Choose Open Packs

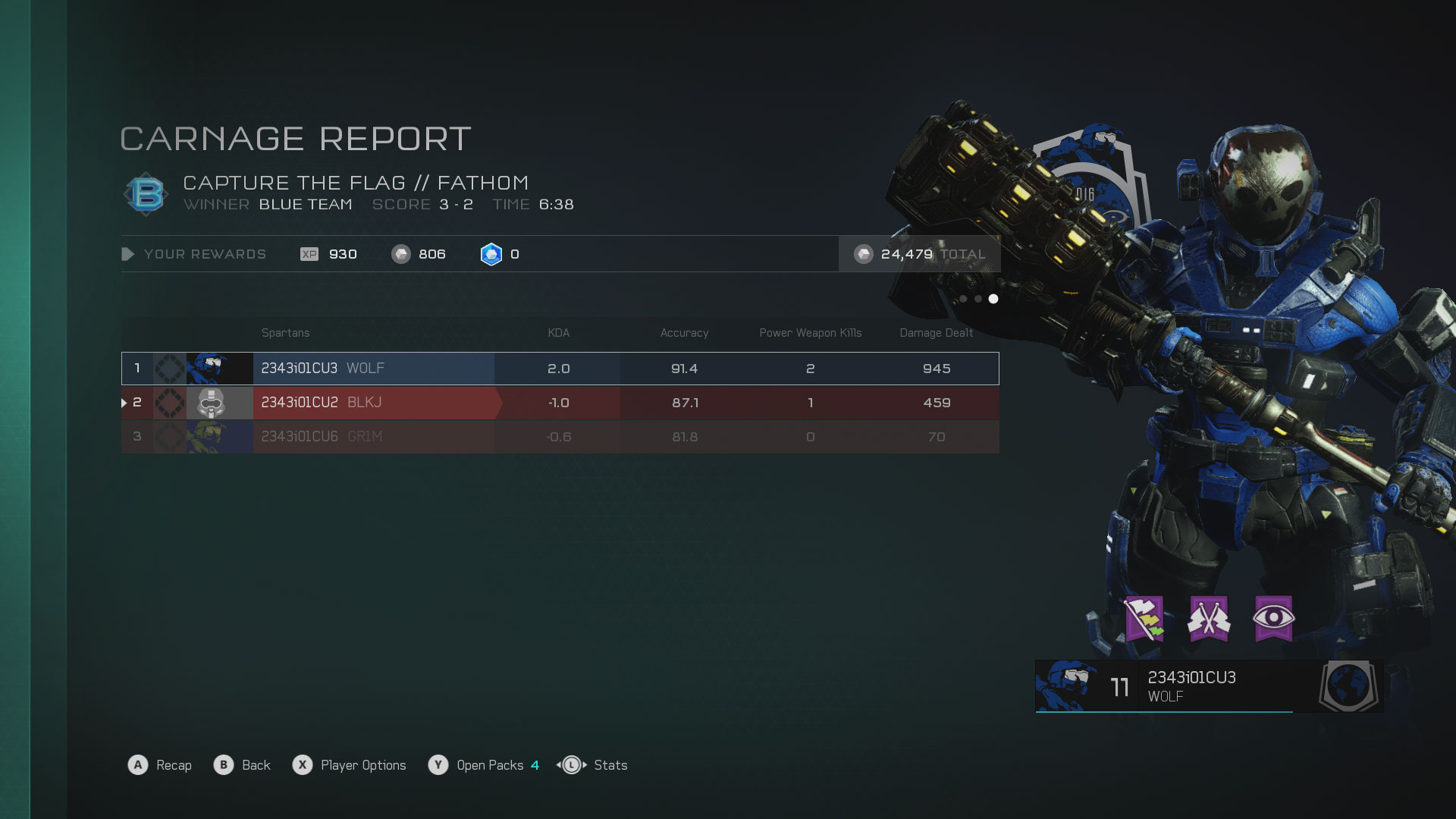pos(484,765)
